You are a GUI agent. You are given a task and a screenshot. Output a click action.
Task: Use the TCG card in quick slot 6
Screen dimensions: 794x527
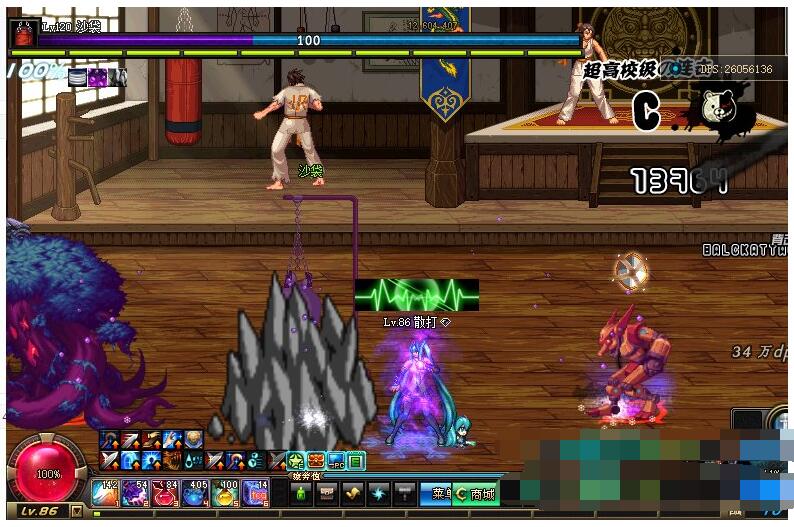(256, 492)
